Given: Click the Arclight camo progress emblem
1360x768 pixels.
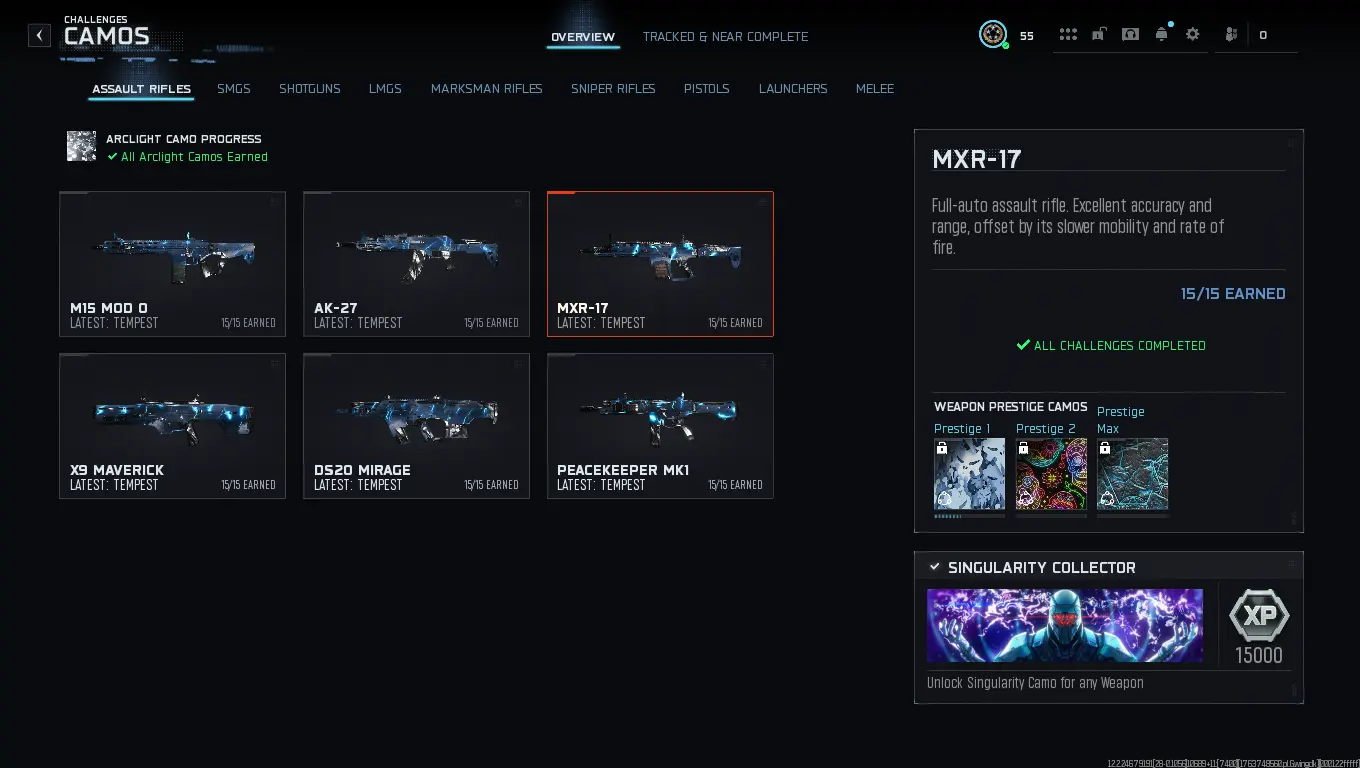Looking at the screenshot, I should [81, 146].
